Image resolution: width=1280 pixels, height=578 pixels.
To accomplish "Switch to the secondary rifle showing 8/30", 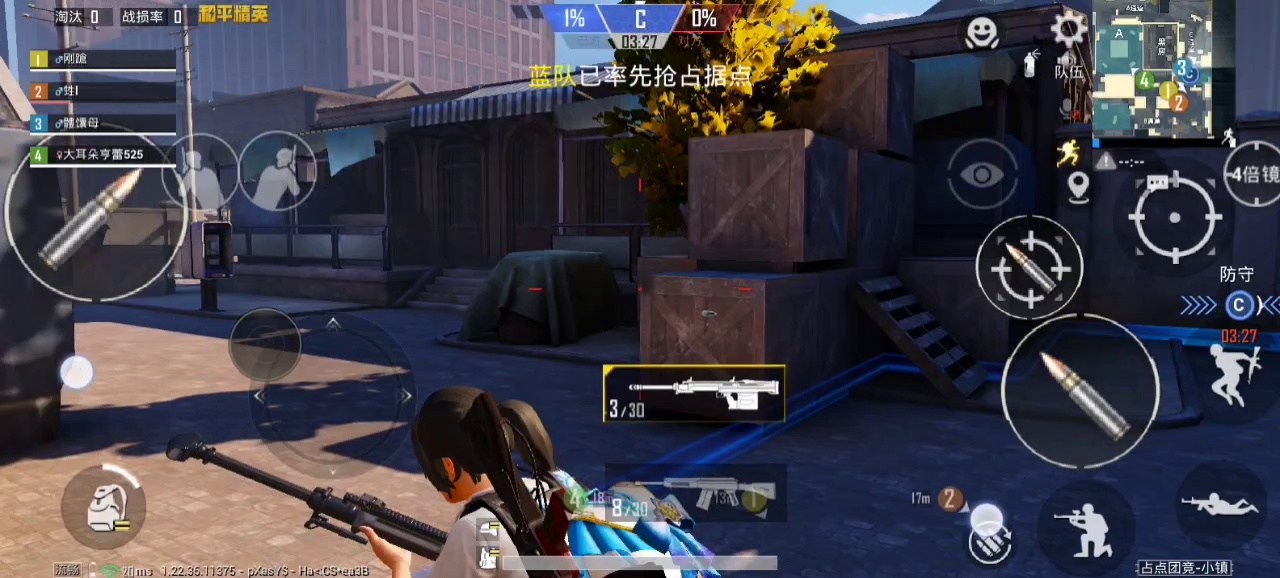I will click(694, 493).
